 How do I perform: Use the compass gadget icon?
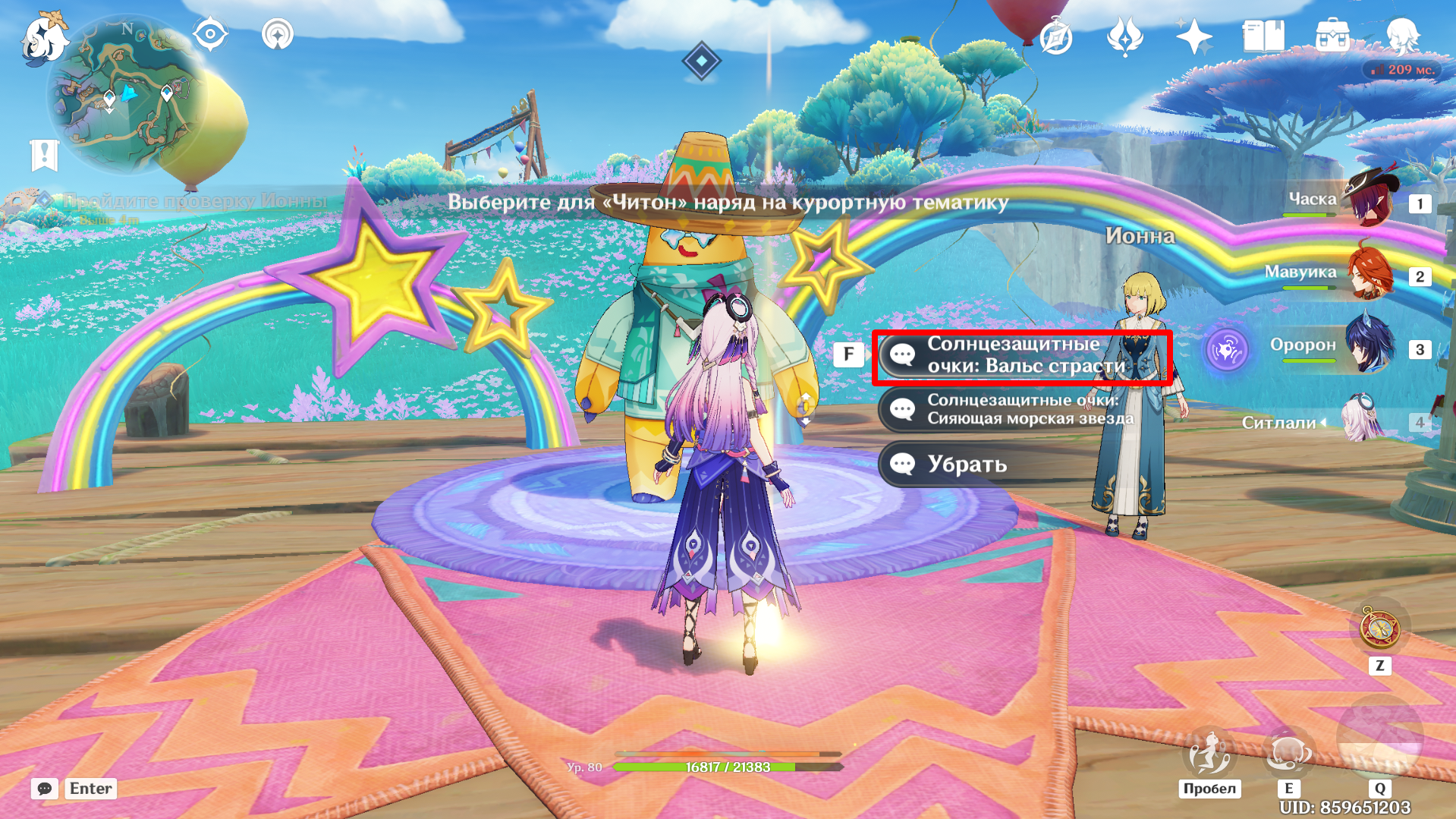coord(1379,628)
